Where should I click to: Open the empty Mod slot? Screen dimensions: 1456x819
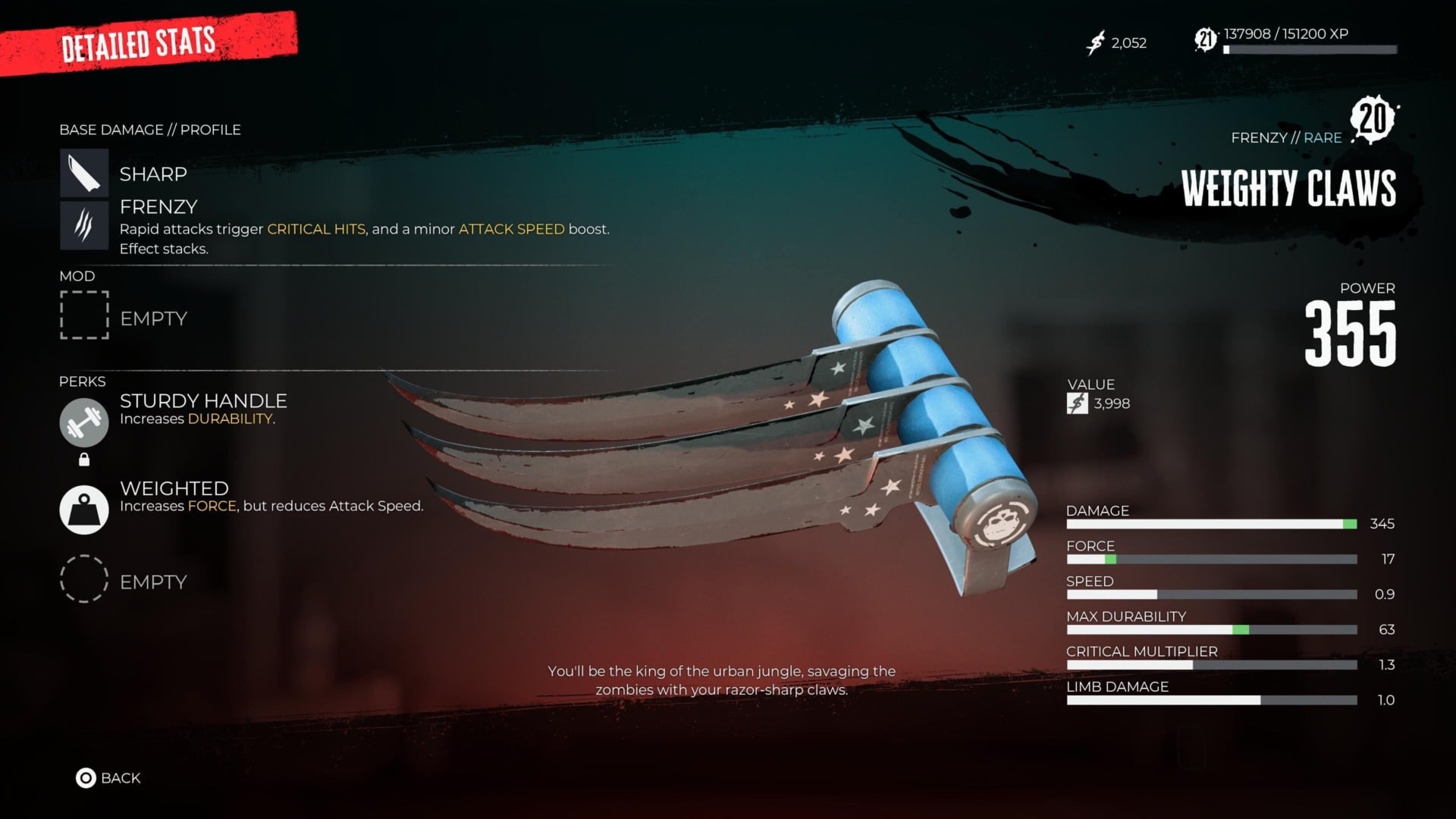pyautogui.click(x=83, y=317)
